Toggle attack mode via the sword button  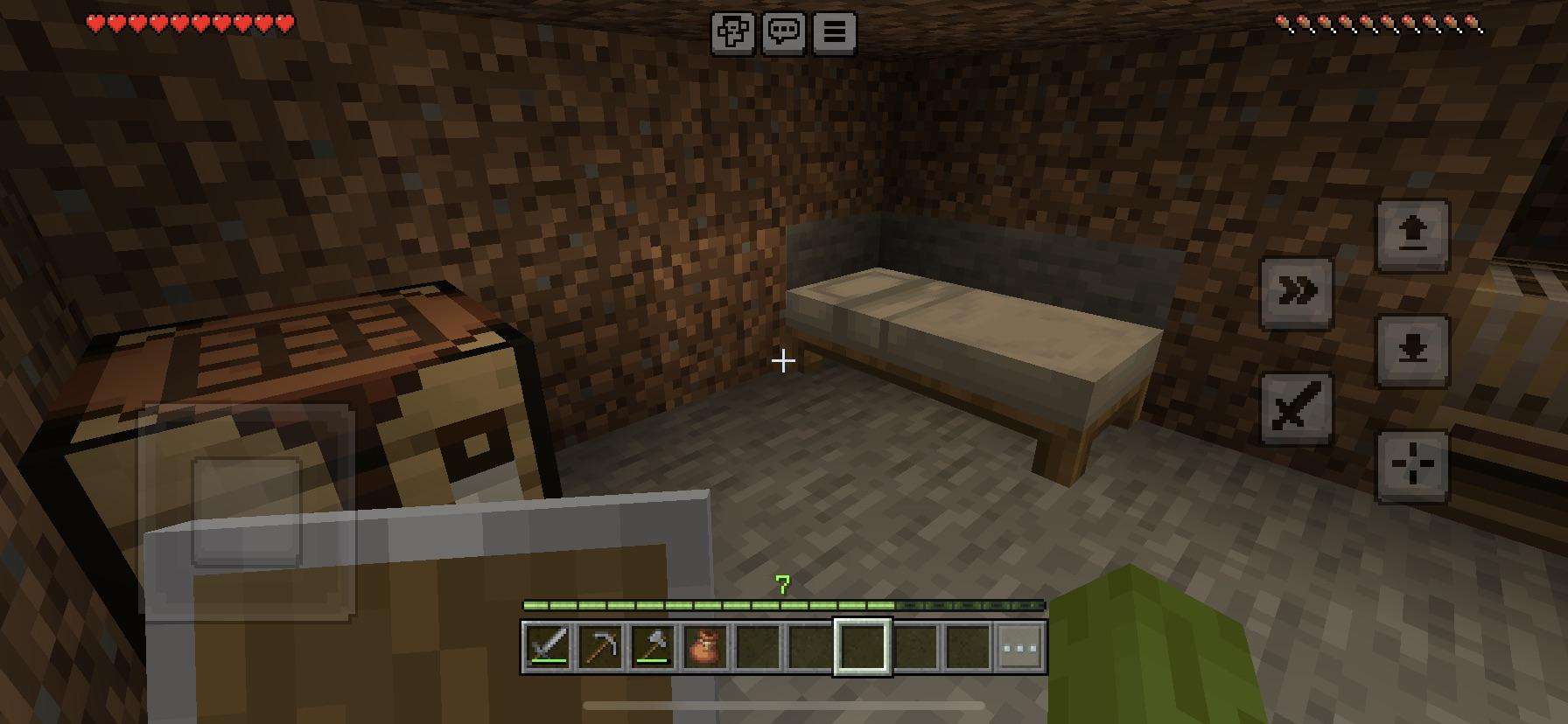1298,405
